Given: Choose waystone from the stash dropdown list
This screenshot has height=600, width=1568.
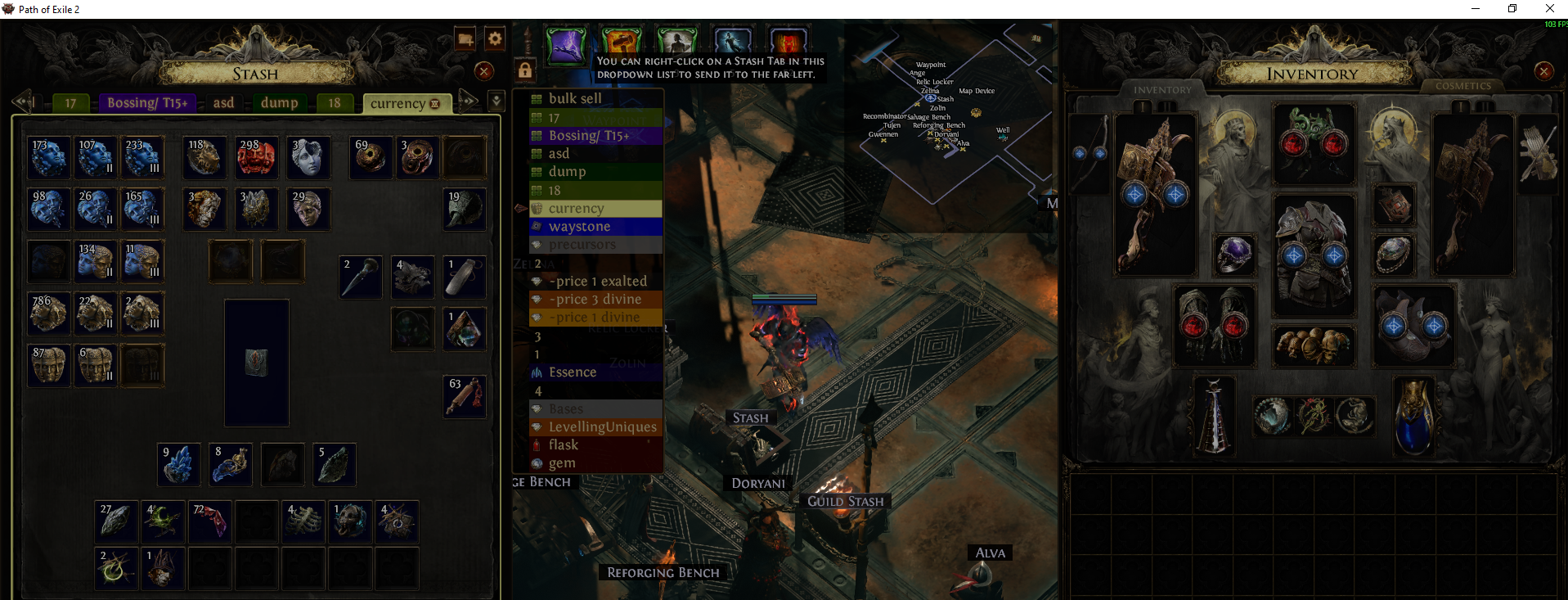Looking at the screenshot, I should point(579,227).
